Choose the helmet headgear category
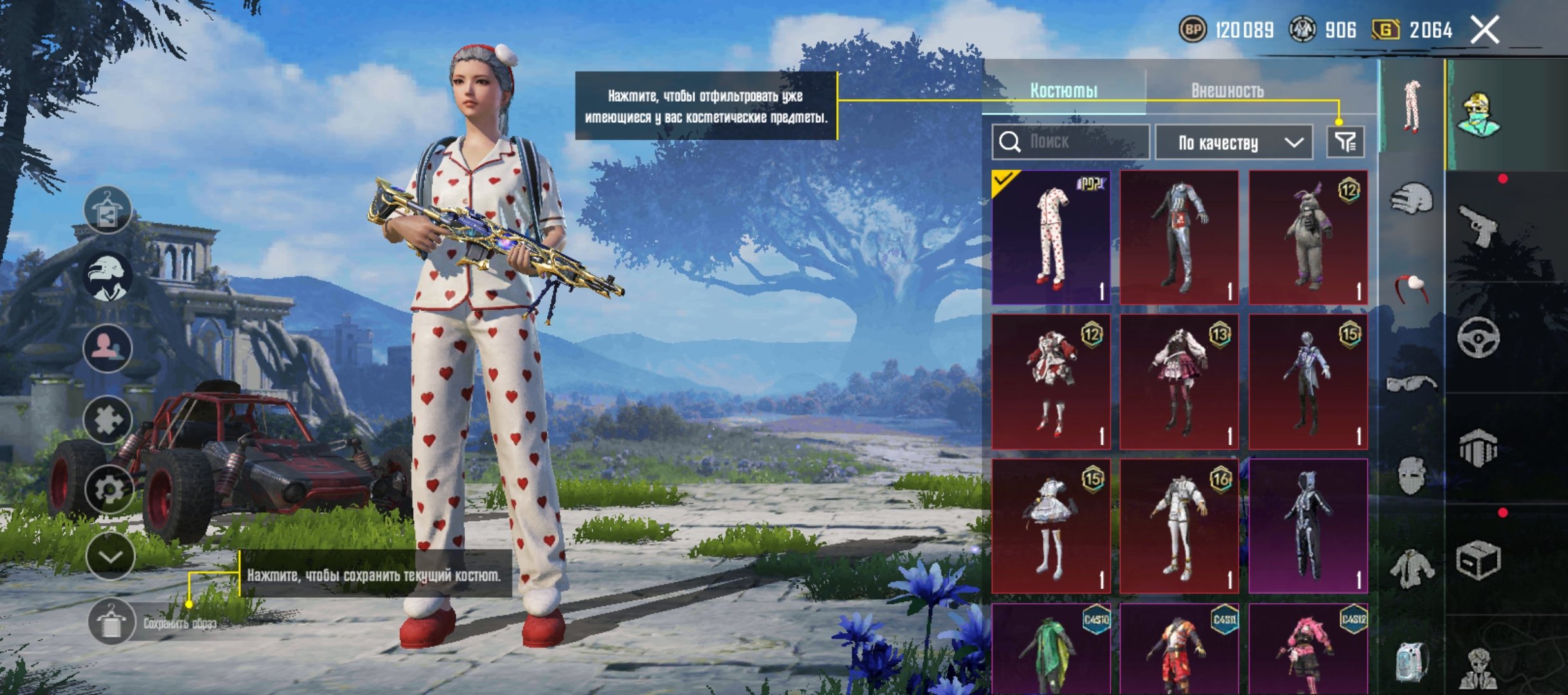This screenshot has height=695, width=1568. (x=1411, y=198)
